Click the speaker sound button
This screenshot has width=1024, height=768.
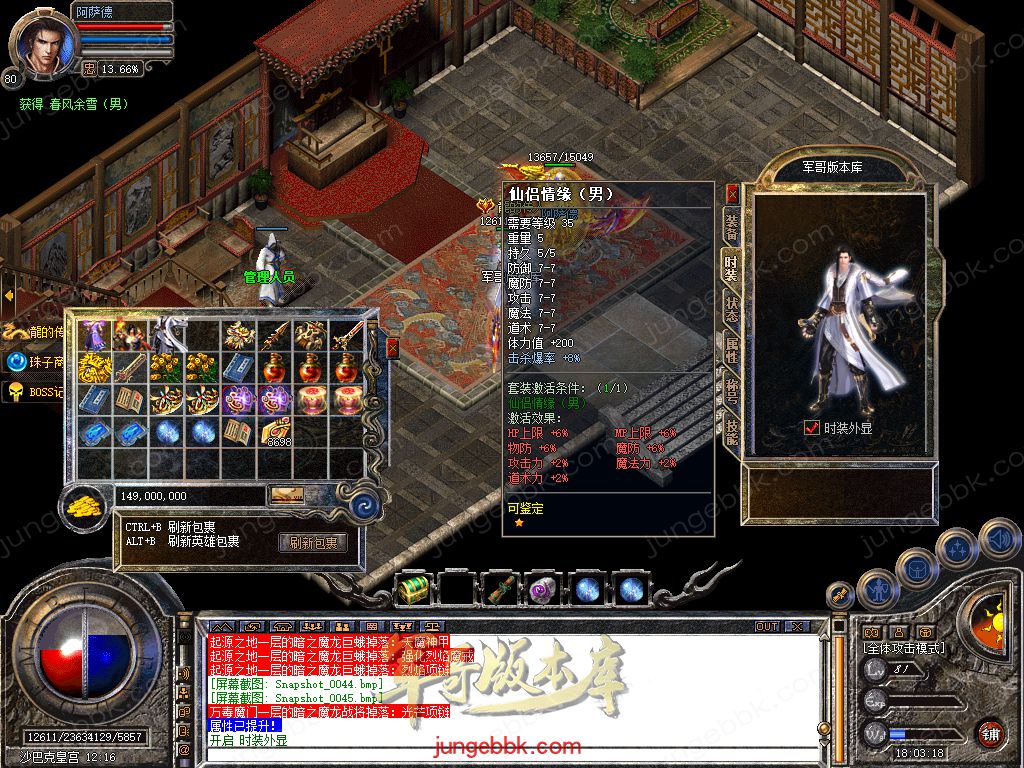pos(999,541)
